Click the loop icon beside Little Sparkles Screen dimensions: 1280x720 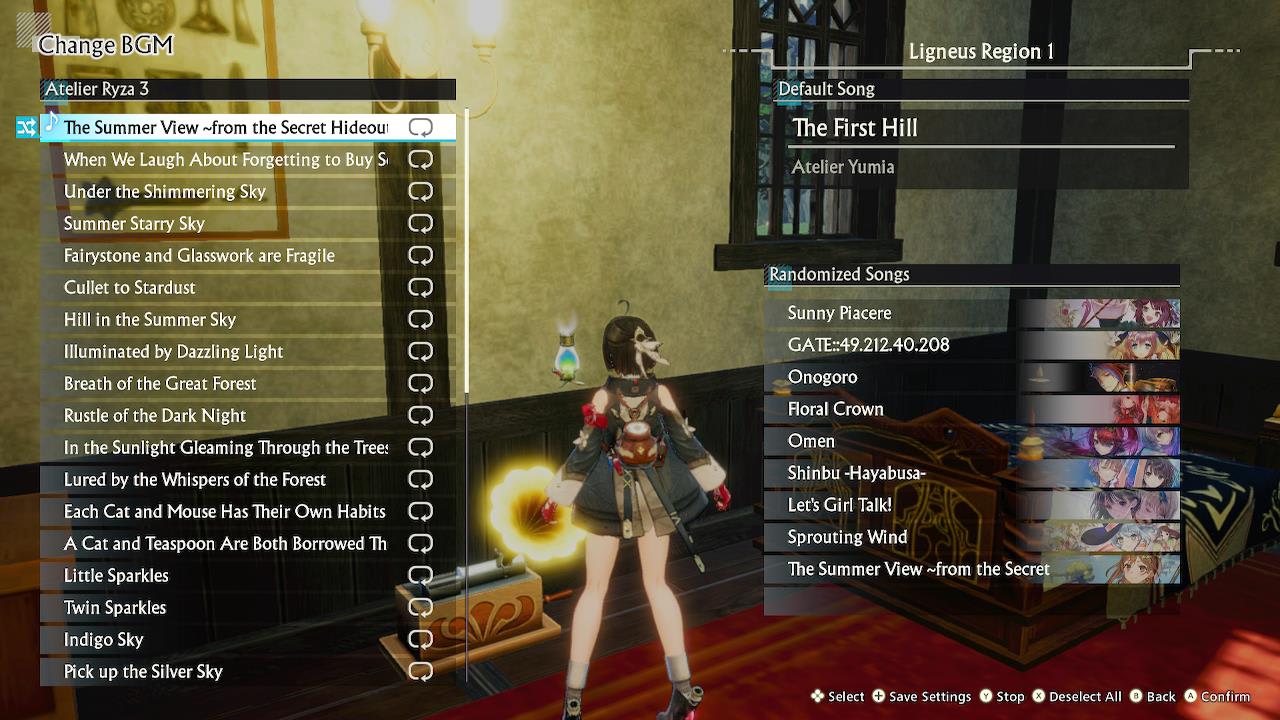click(x=420, y=575)
